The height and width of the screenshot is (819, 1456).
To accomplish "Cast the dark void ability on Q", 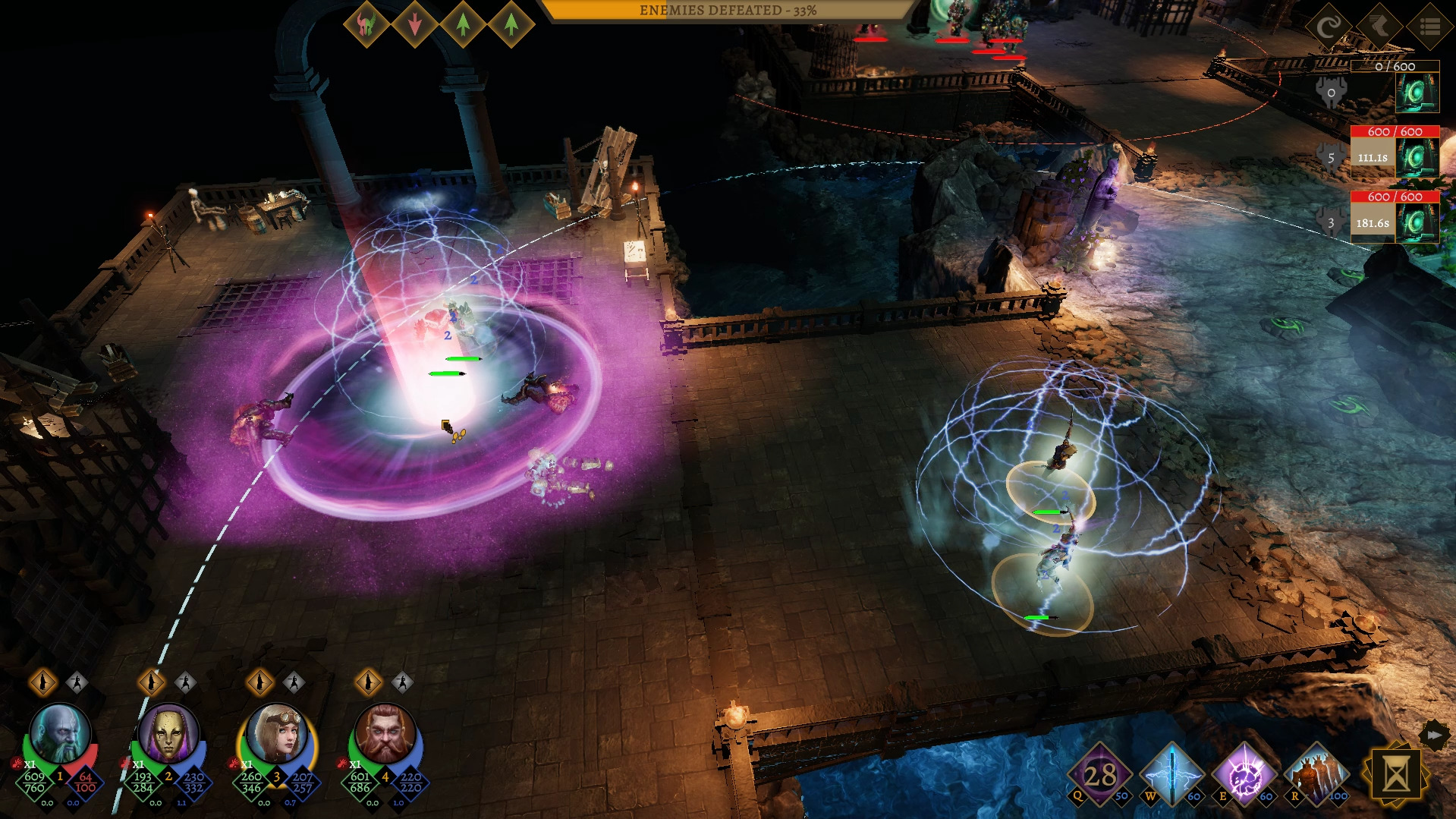I will point(1099,775).
